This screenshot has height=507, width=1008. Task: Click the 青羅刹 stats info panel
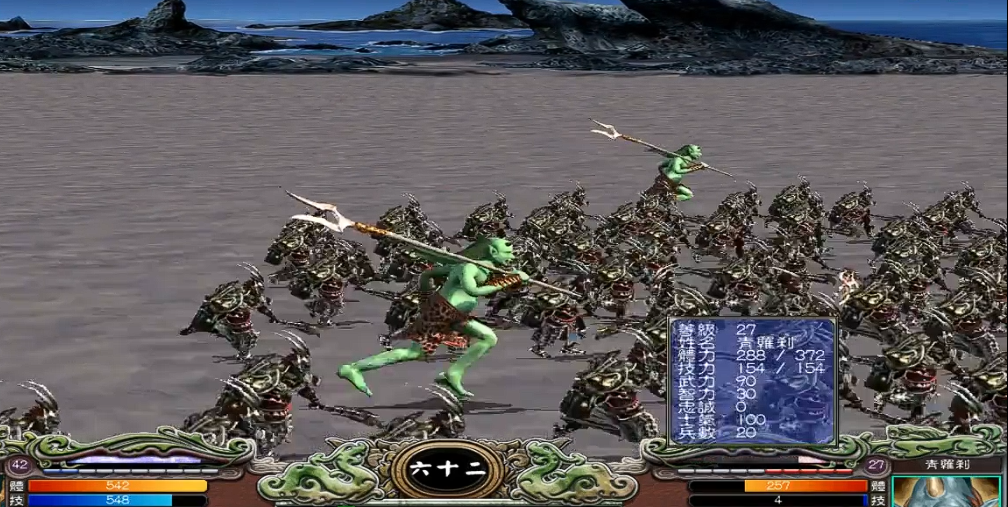click(752, 381)
